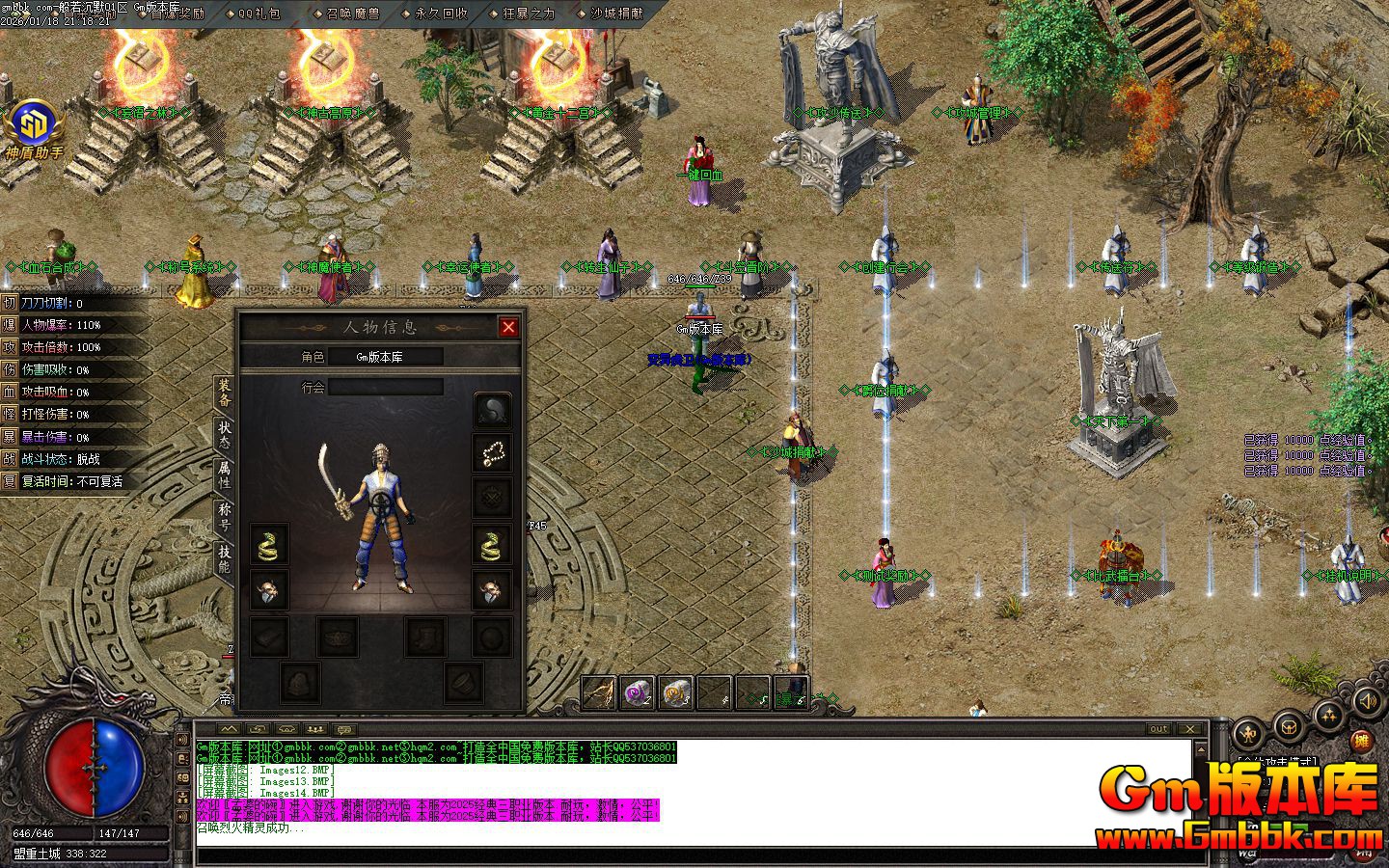Use the purple swirl stone in slot 2
This screenshot has width=1389, height=868.
tap(637, 692)
